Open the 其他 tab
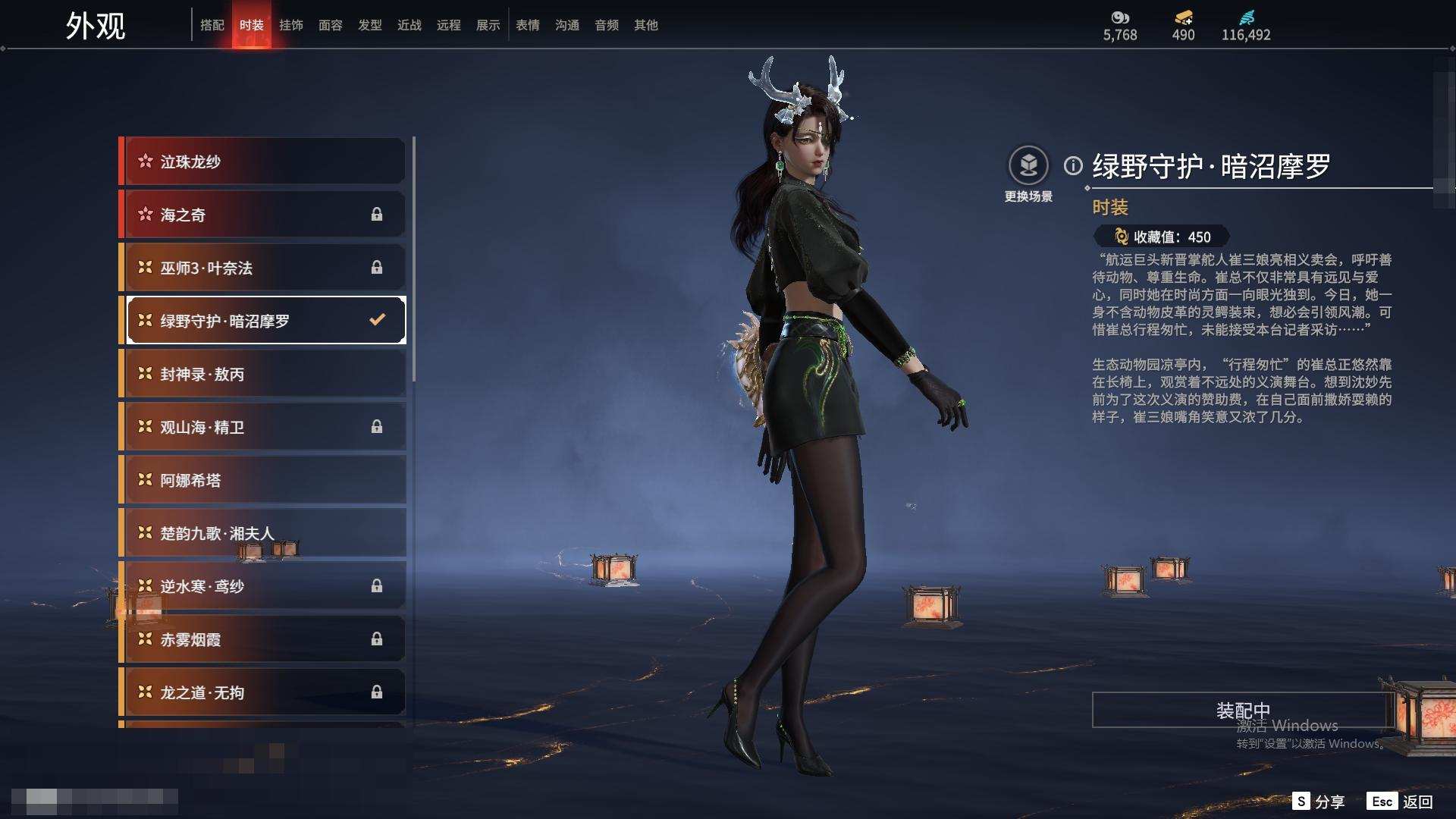The image size is (1456, 819). click(646, 25)
